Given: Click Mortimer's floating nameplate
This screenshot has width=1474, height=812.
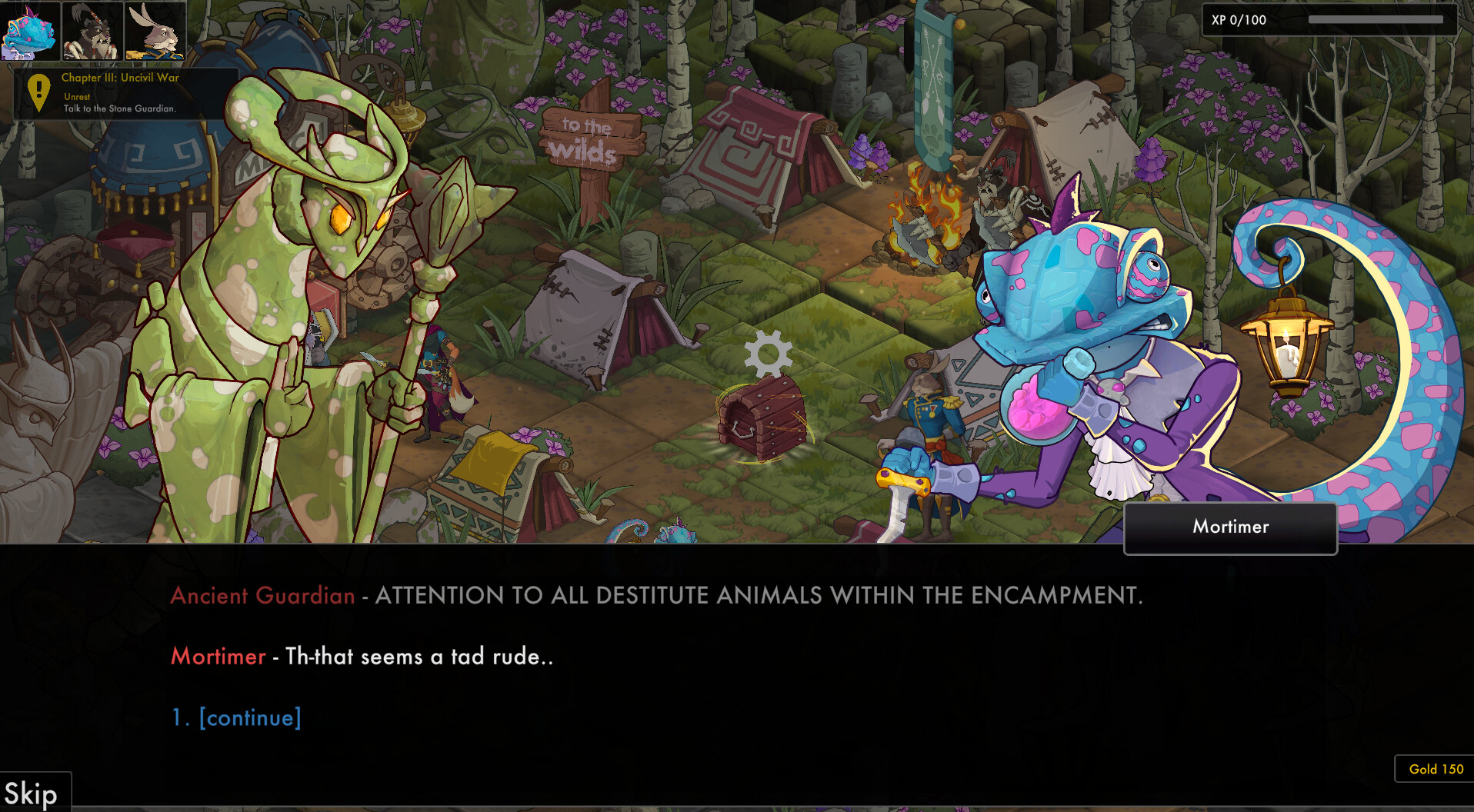Looking at the screenshot, I should pos(1229,527).
